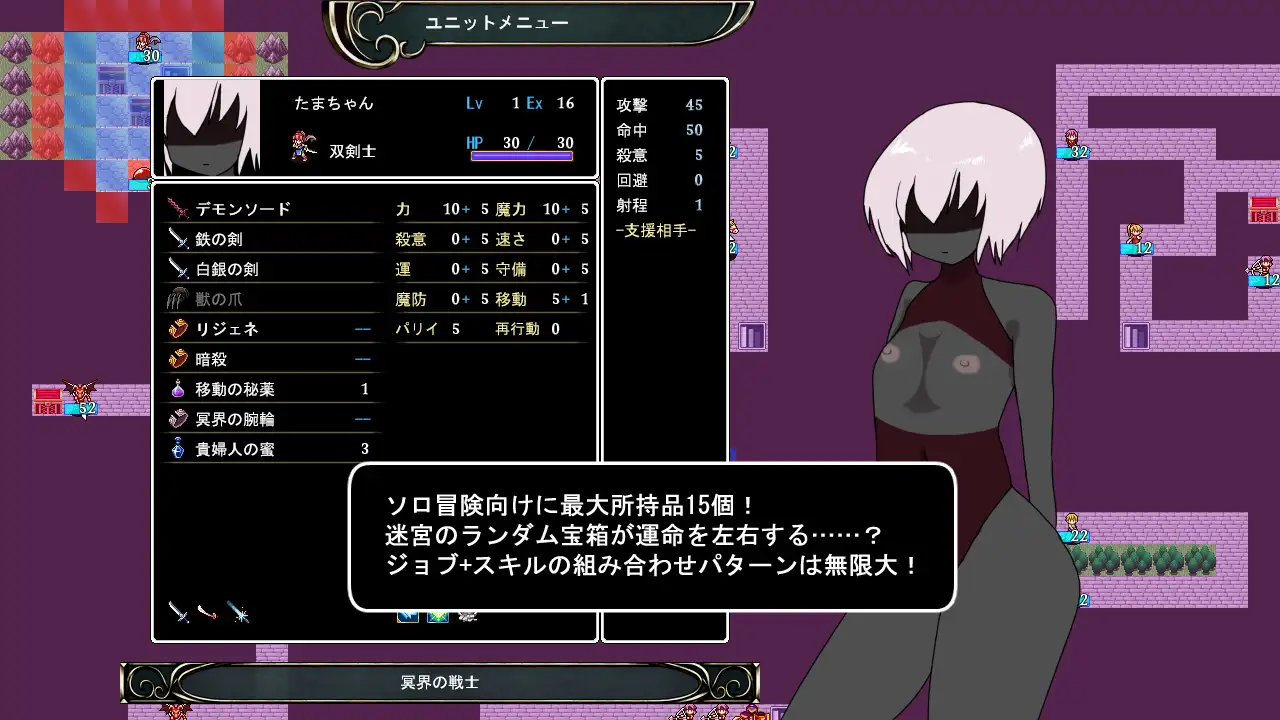1280x720 pixels.
Task: Click the white claw skill icon
Action: coord(467,615)
